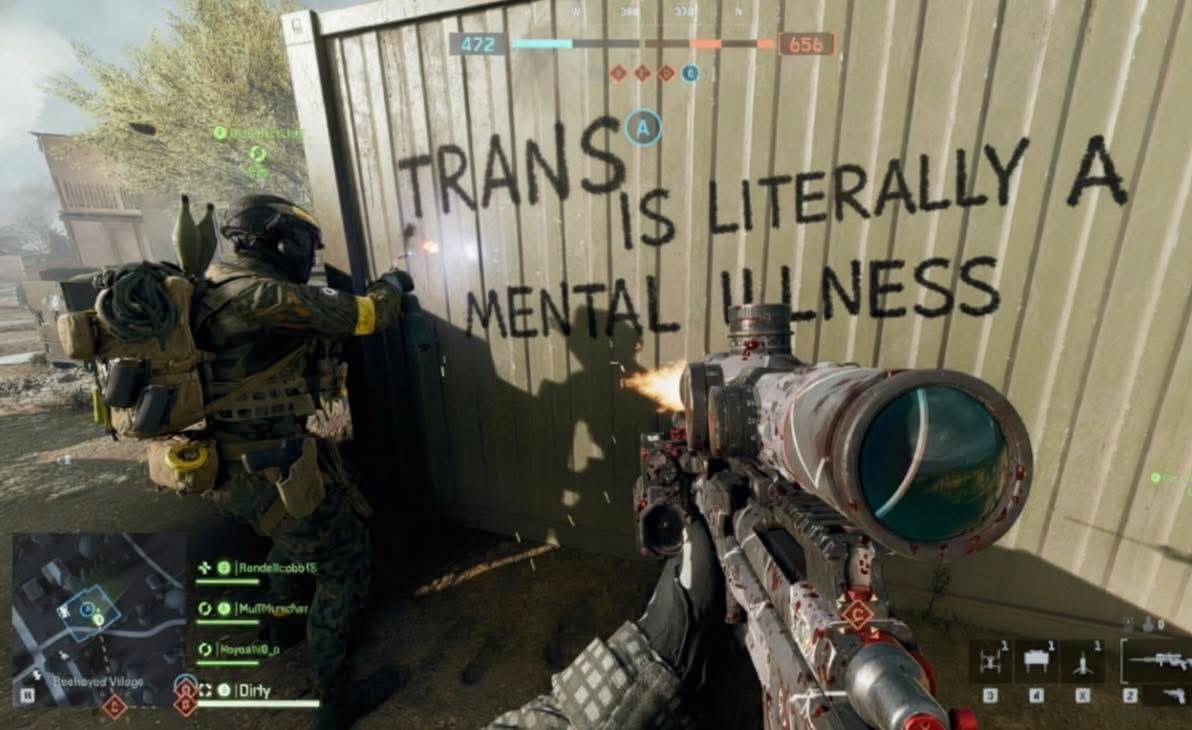Choose the primary sniper rifle weapon slot
Image resolution: width=1192 pixels, height=730 pixels.
pos(1156,659)
